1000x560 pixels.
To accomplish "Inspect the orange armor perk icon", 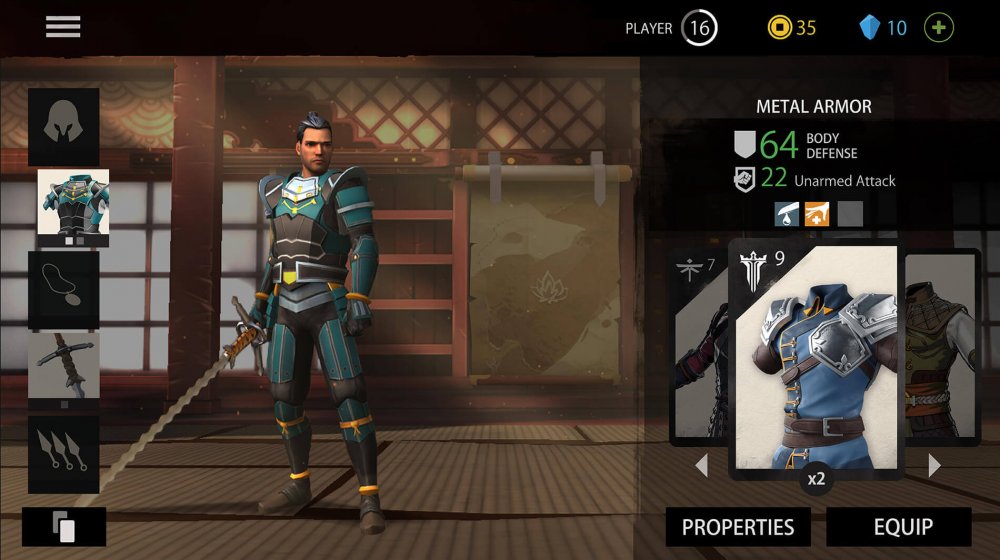I will (817, 213).
